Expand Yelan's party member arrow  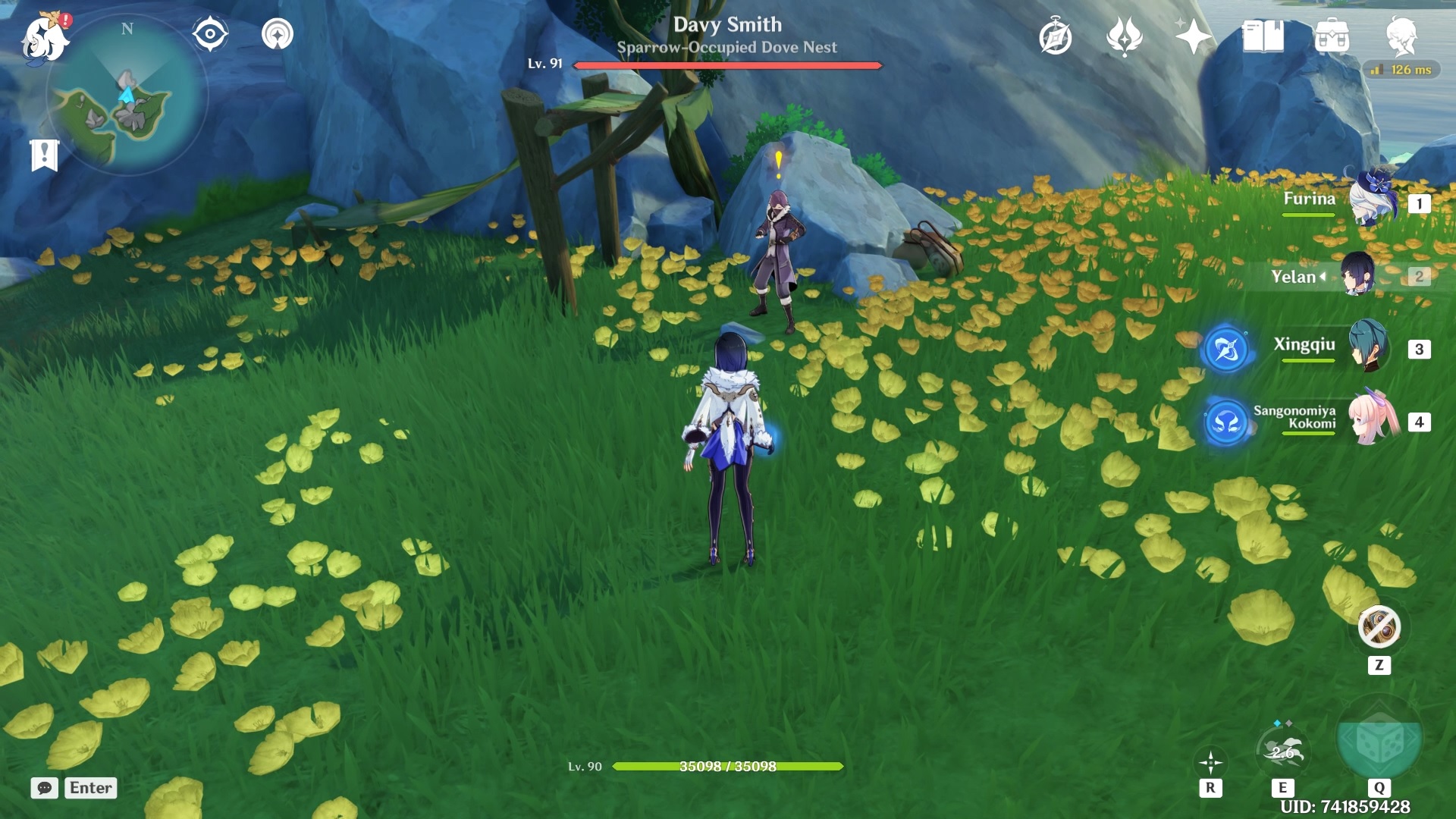(1323, 277)
